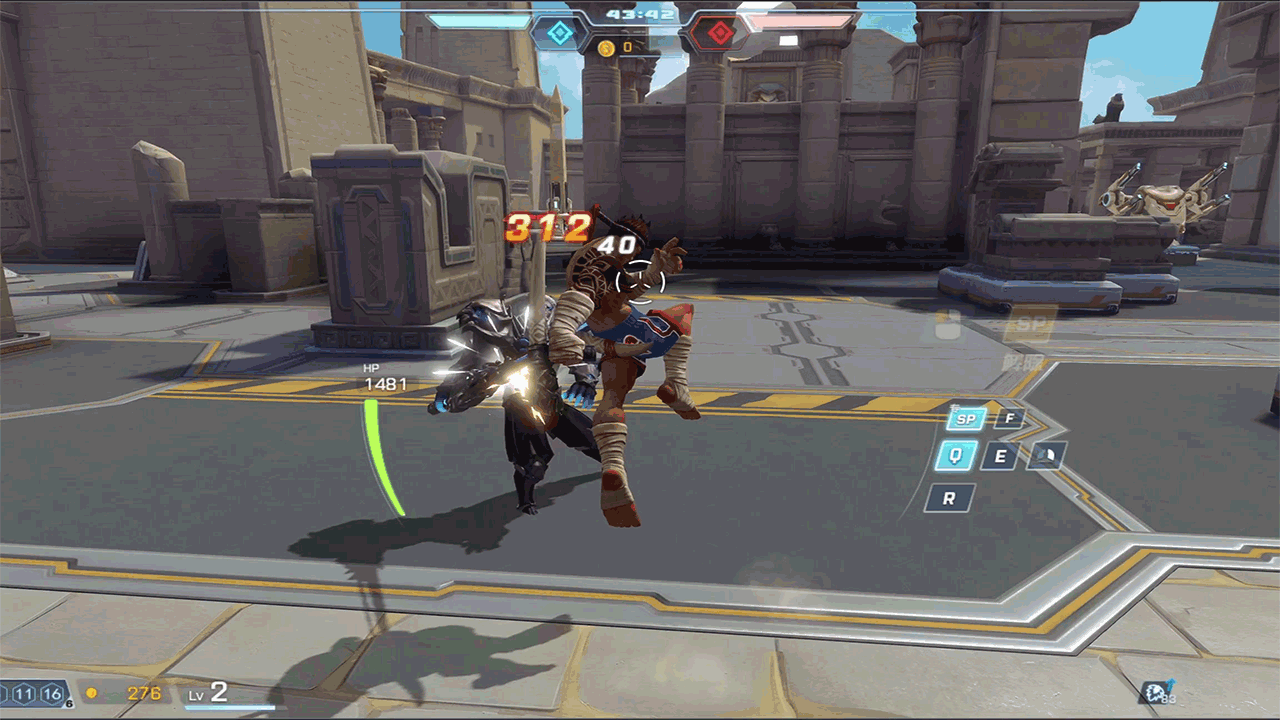The width and height of the screenshot is (1280, 720).
Task: Activate the glowing SP special skill slot
Action: coord(965,419)
